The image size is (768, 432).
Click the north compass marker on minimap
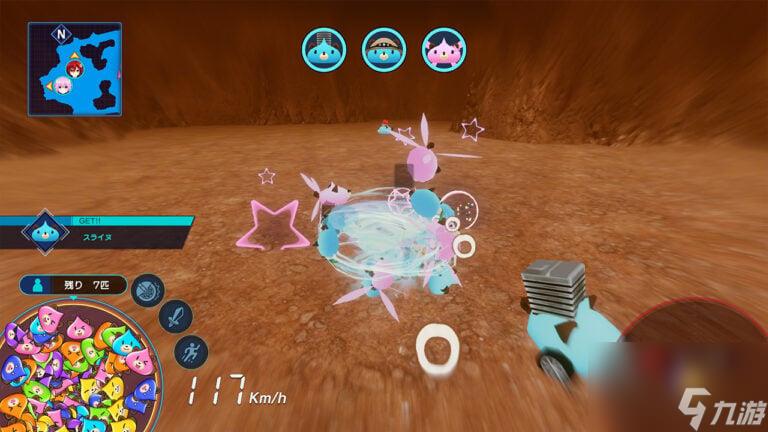pyautogui.click(x=62, y=33)
